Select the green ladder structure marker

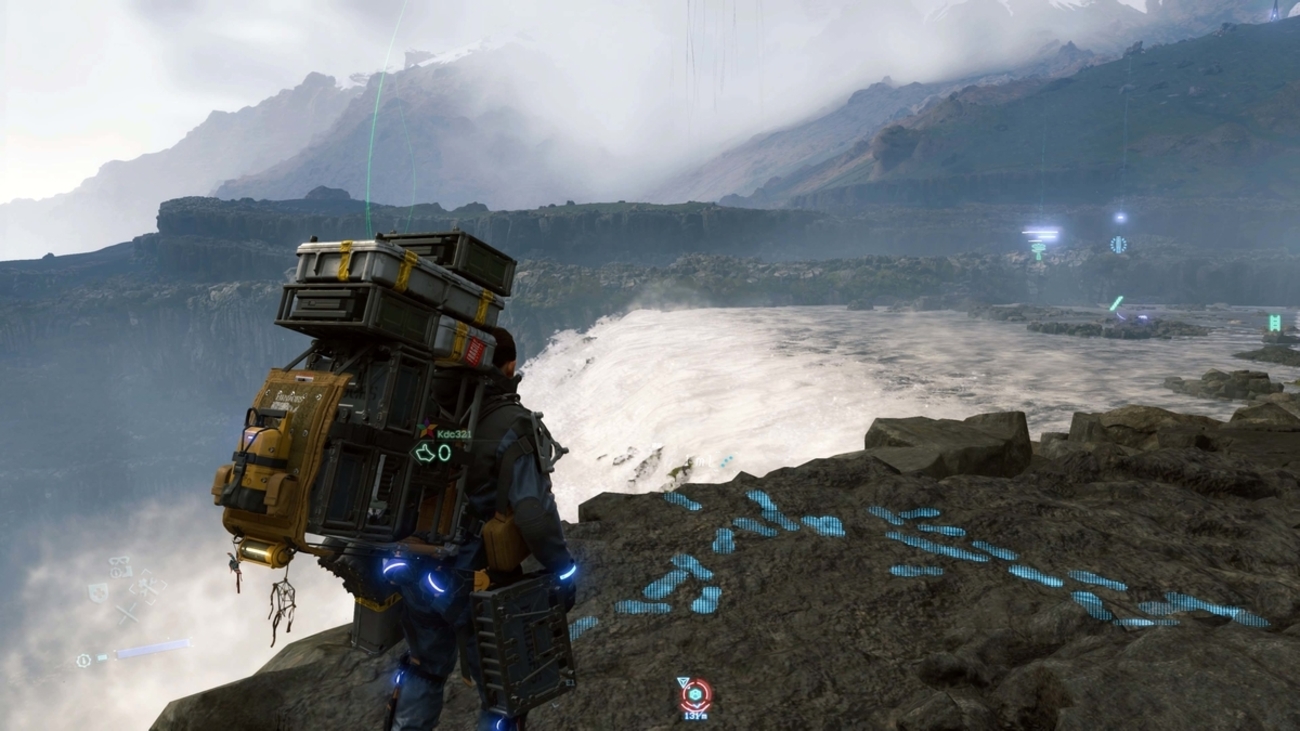(1274, 322)
